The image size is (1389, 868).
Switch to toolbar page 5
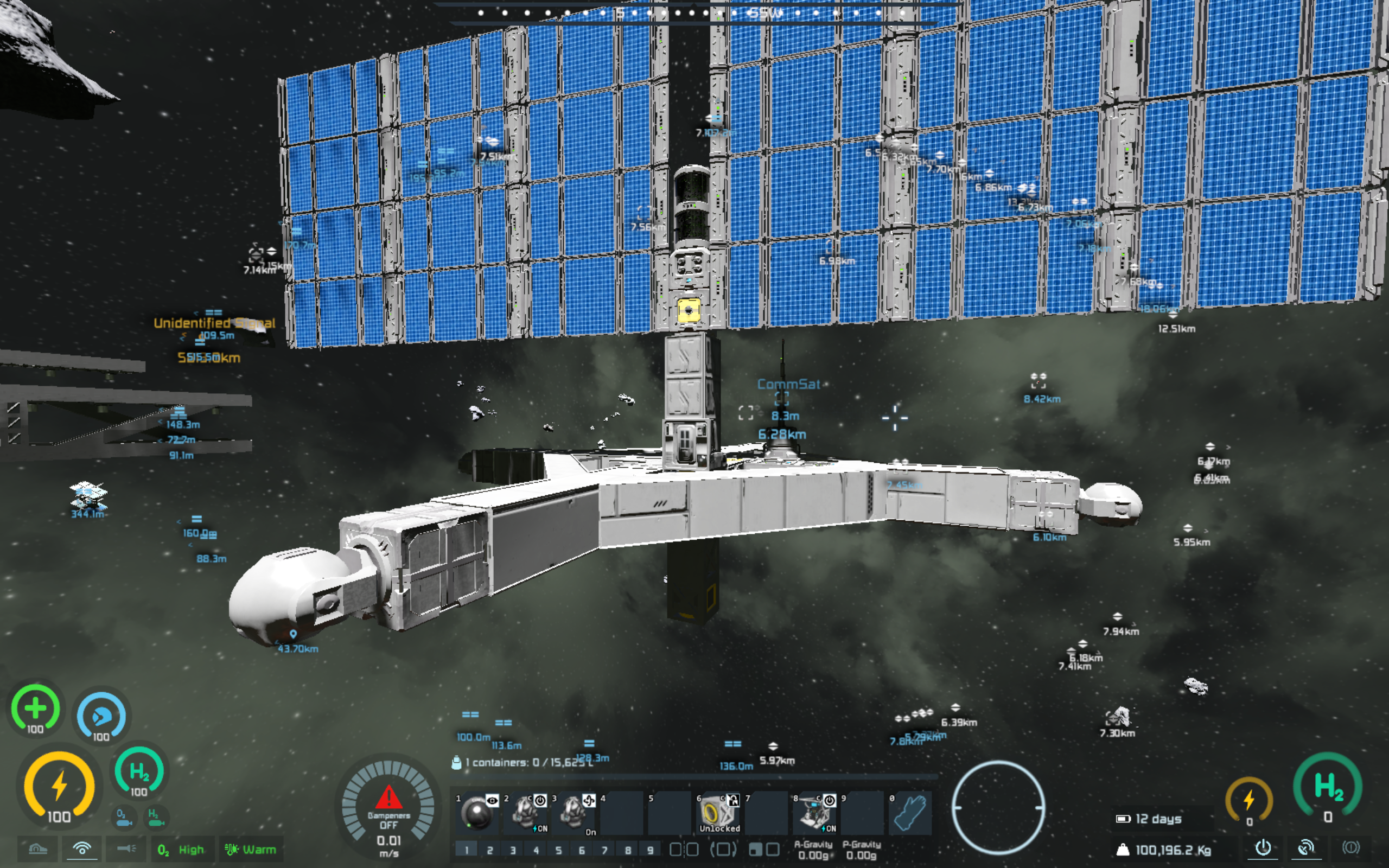click(558, 850)
